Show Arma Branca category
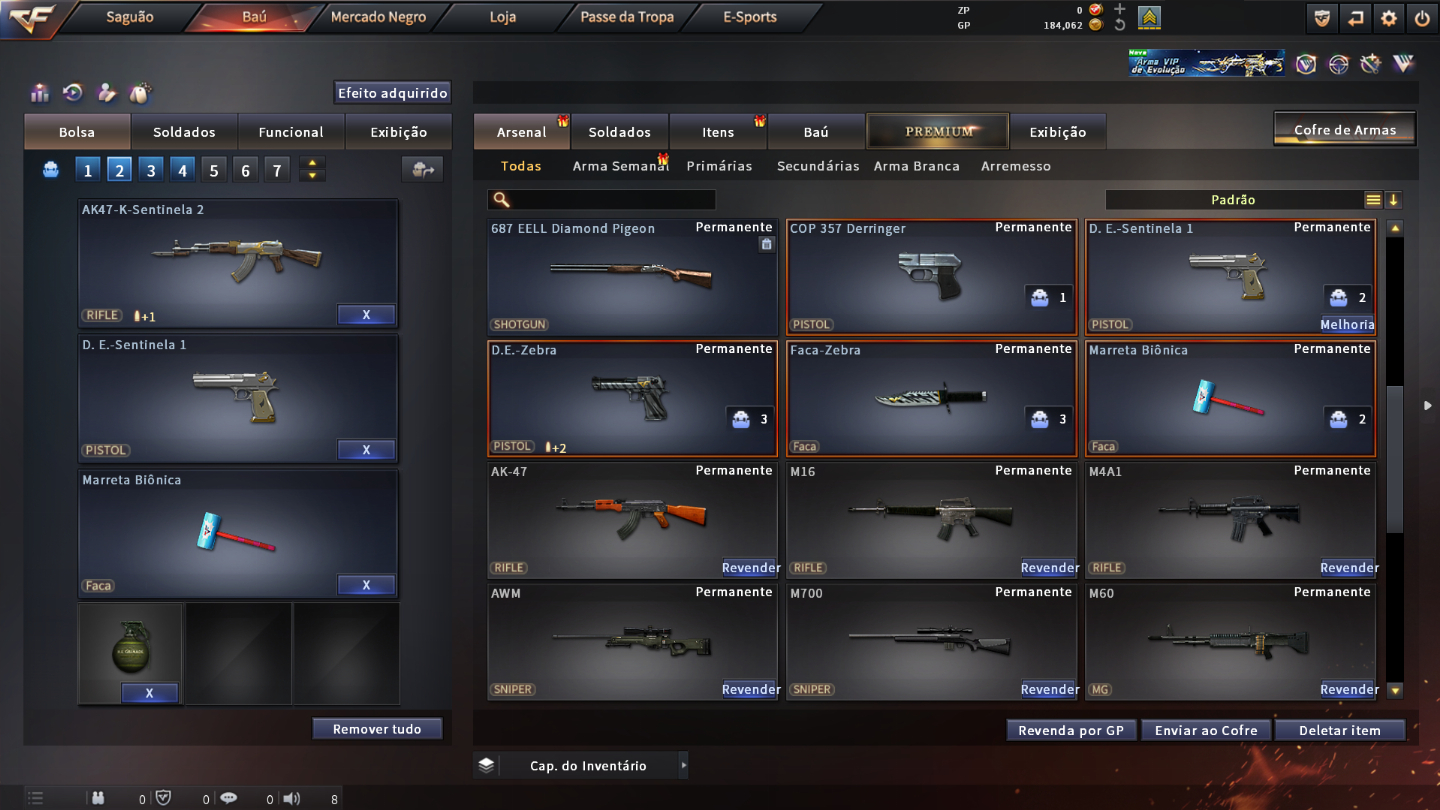 coord(916,166)
